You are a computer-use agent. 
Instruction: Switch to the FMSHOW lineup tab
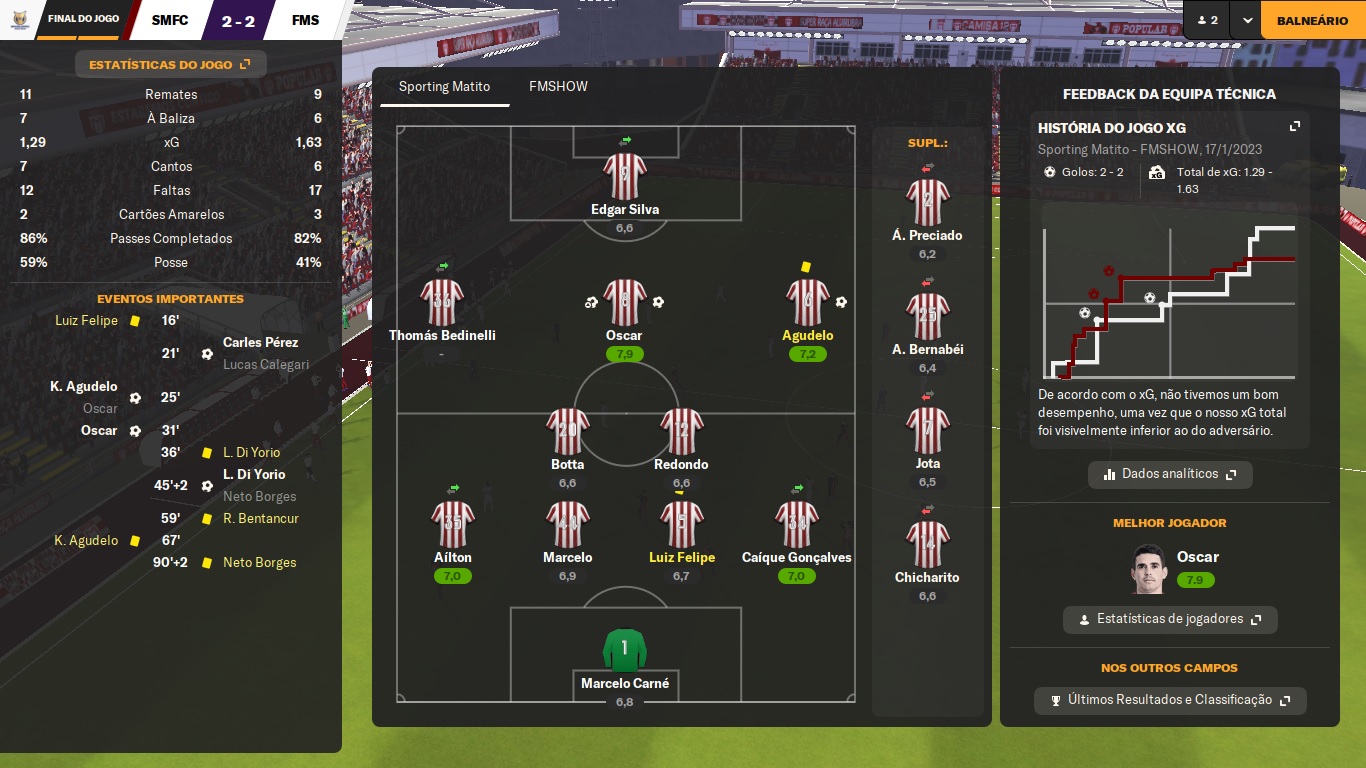(558, 87)
